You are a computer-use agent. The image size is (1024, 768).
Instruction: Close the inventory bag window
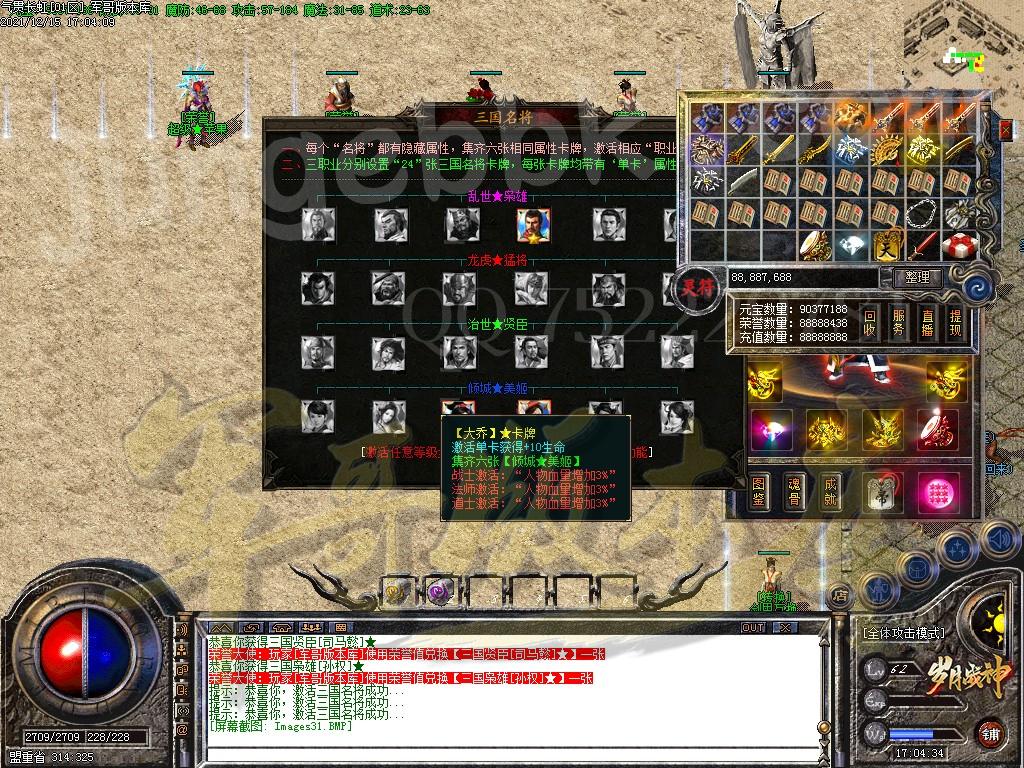1005,129
